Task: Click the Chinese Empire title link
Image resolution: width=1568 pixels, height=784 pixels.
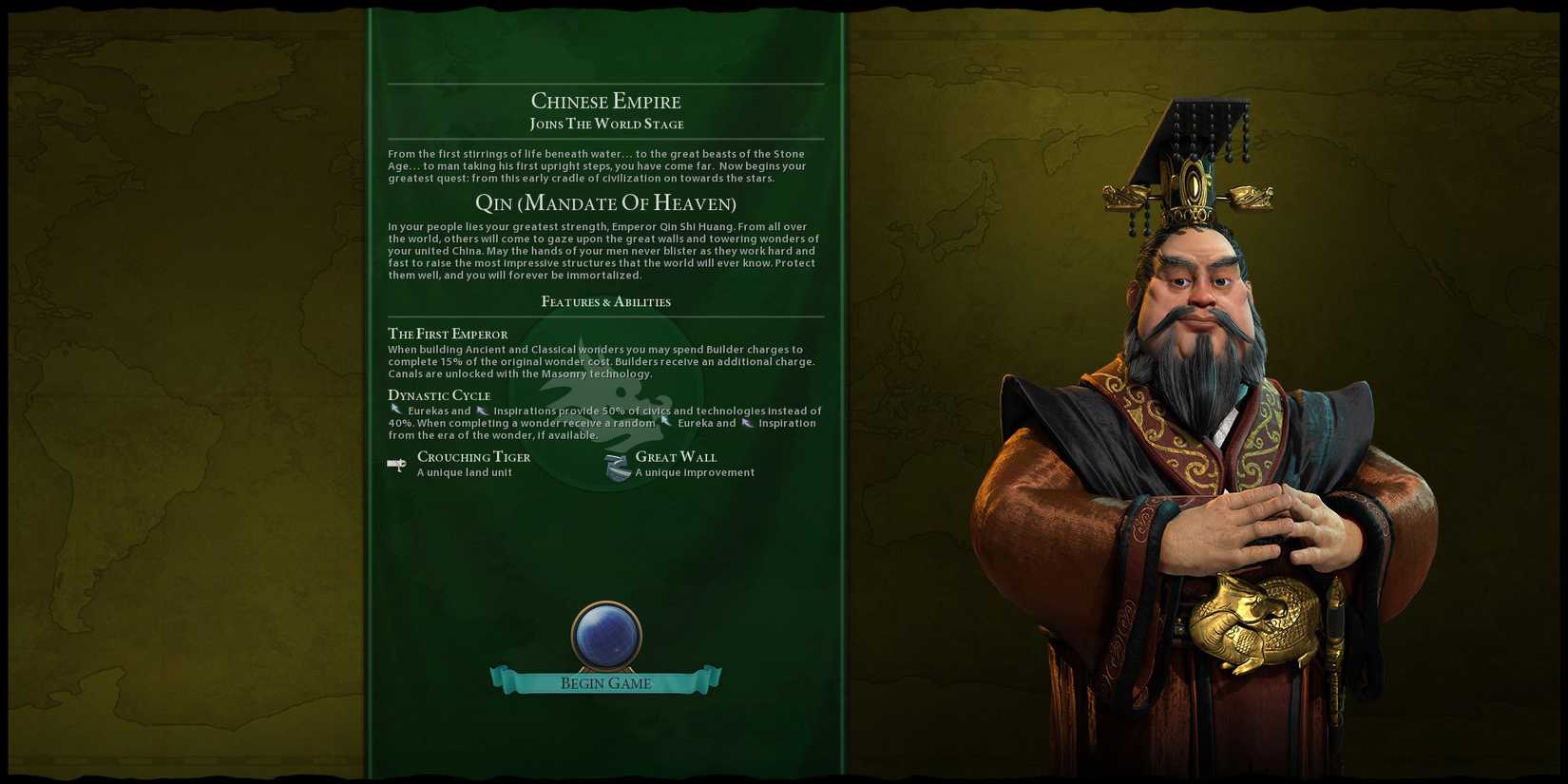Action: [605, 101]
